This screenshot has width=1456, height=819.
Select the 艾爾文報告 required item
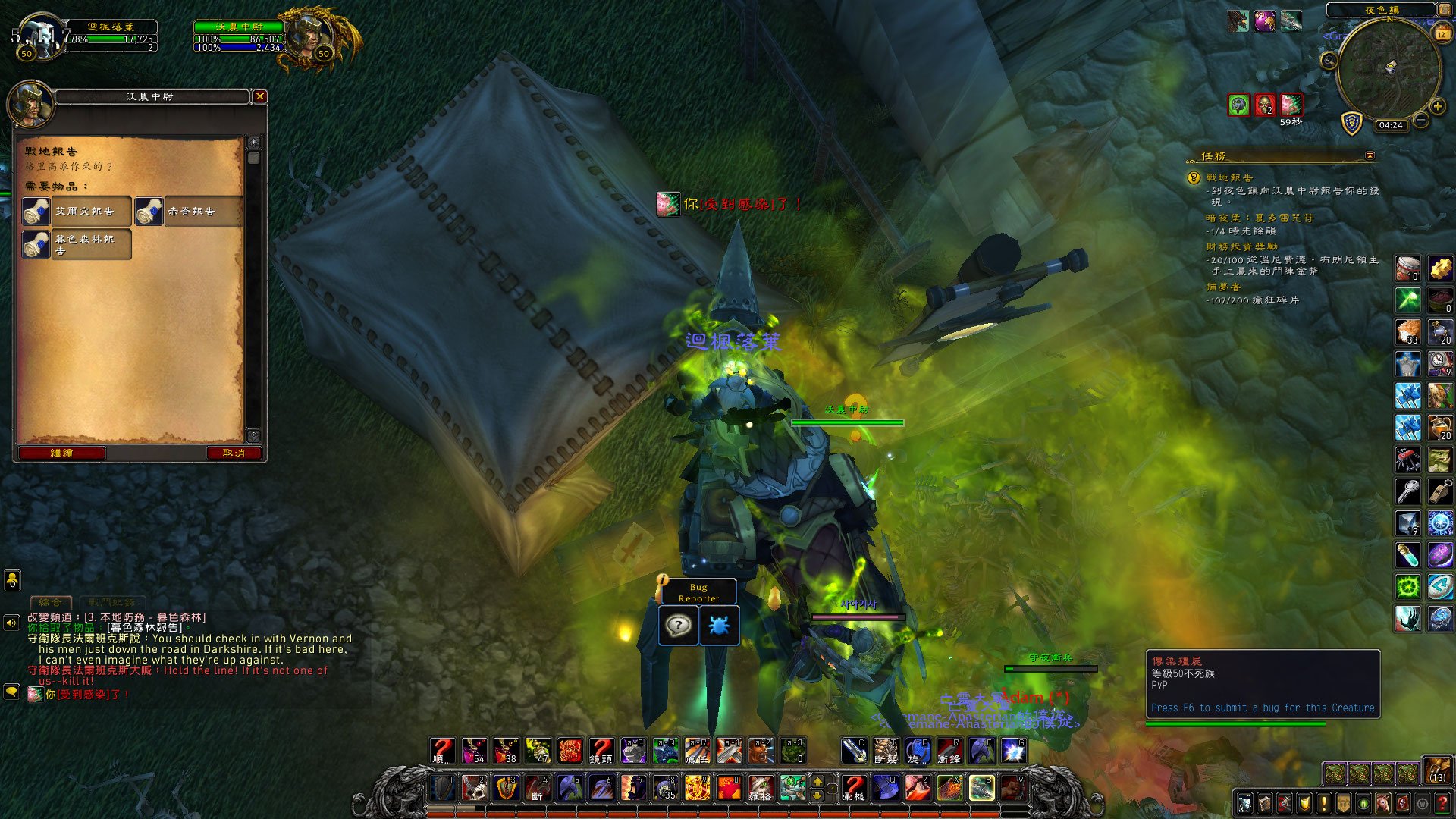click(x=76, y=212)
